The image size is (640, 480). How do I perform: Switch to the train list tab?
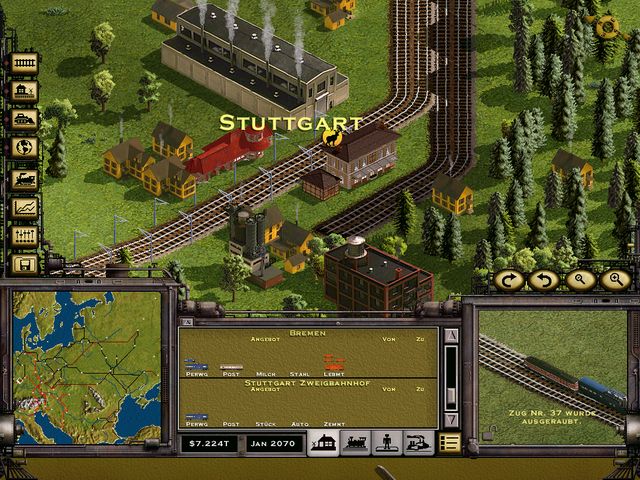355,443
